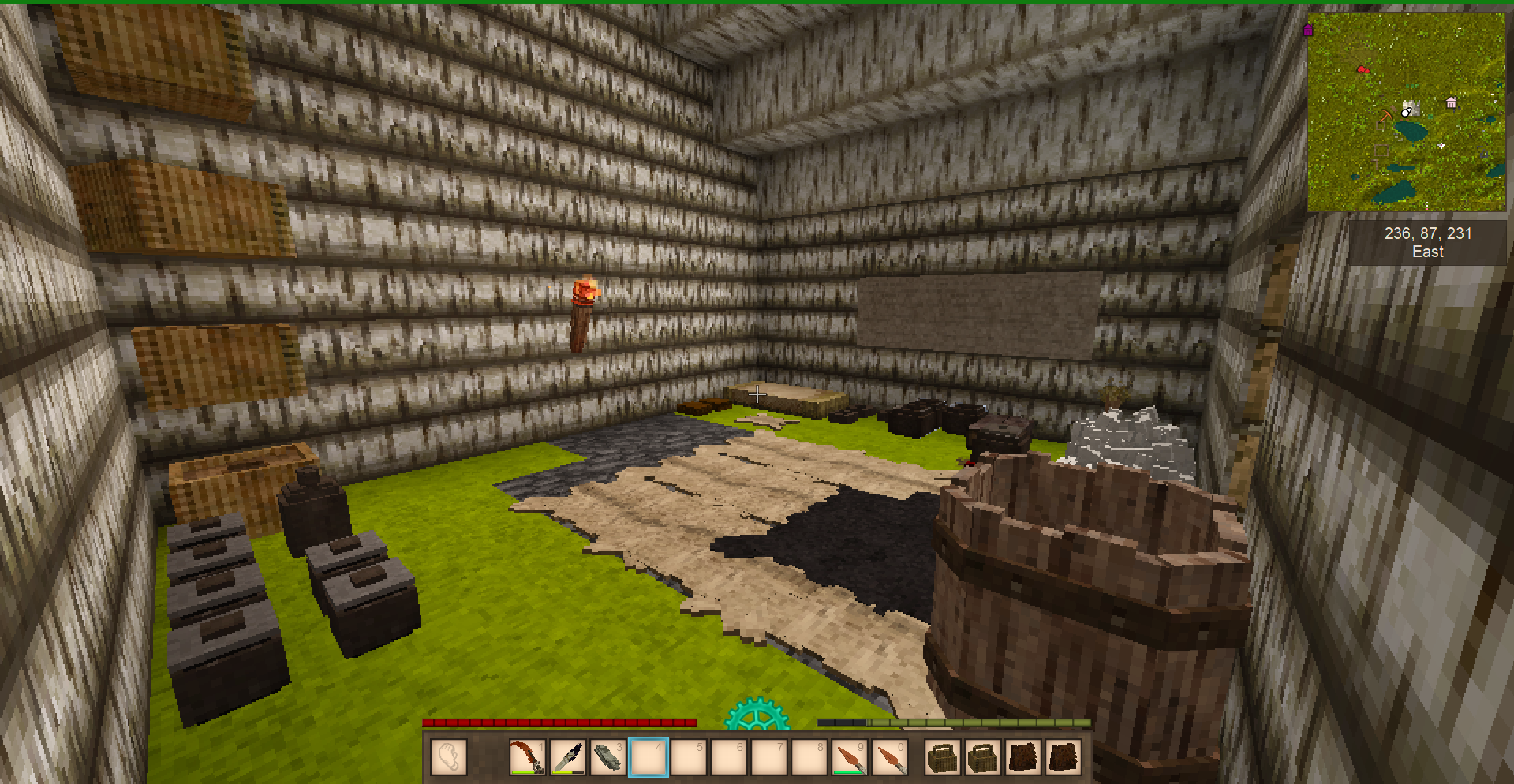Click the pink house marker on minimap
The width and height of the screenshot is (1514, 784).
[1451, 103]
